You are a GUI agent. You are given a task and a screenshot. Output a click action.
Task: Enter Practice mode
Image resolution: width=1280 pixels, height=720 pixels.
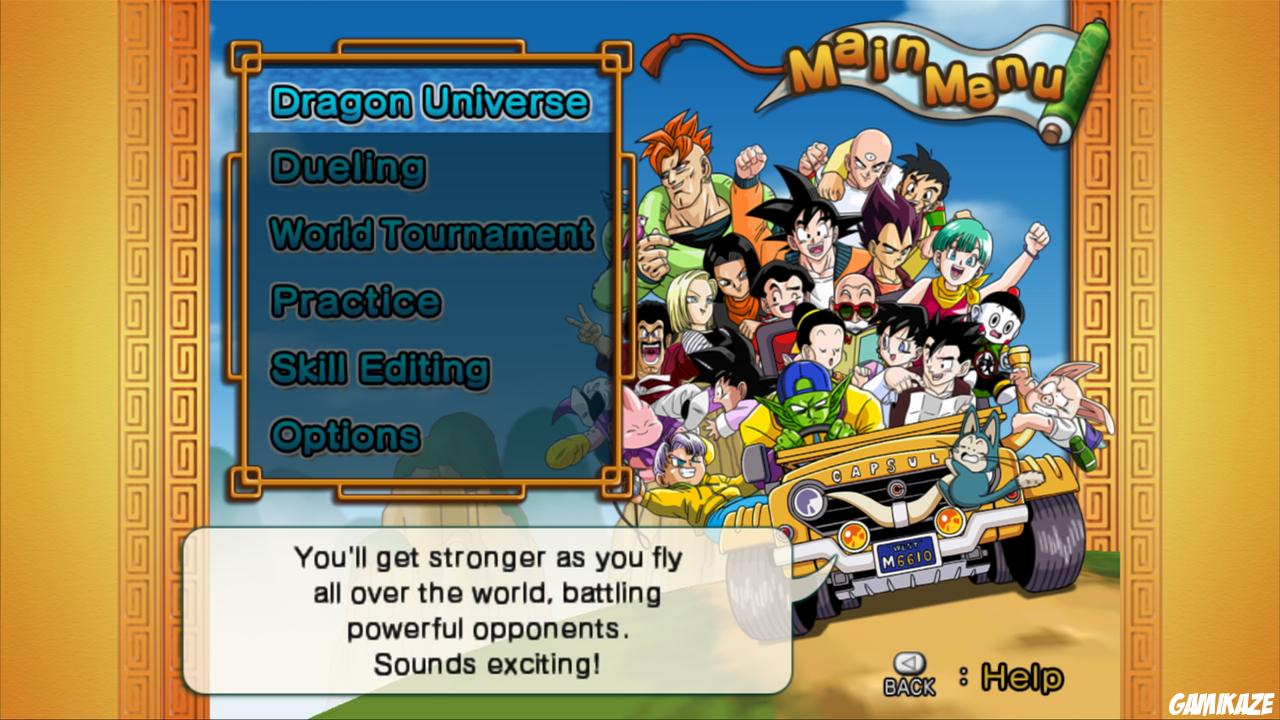(x=357, y=302)
